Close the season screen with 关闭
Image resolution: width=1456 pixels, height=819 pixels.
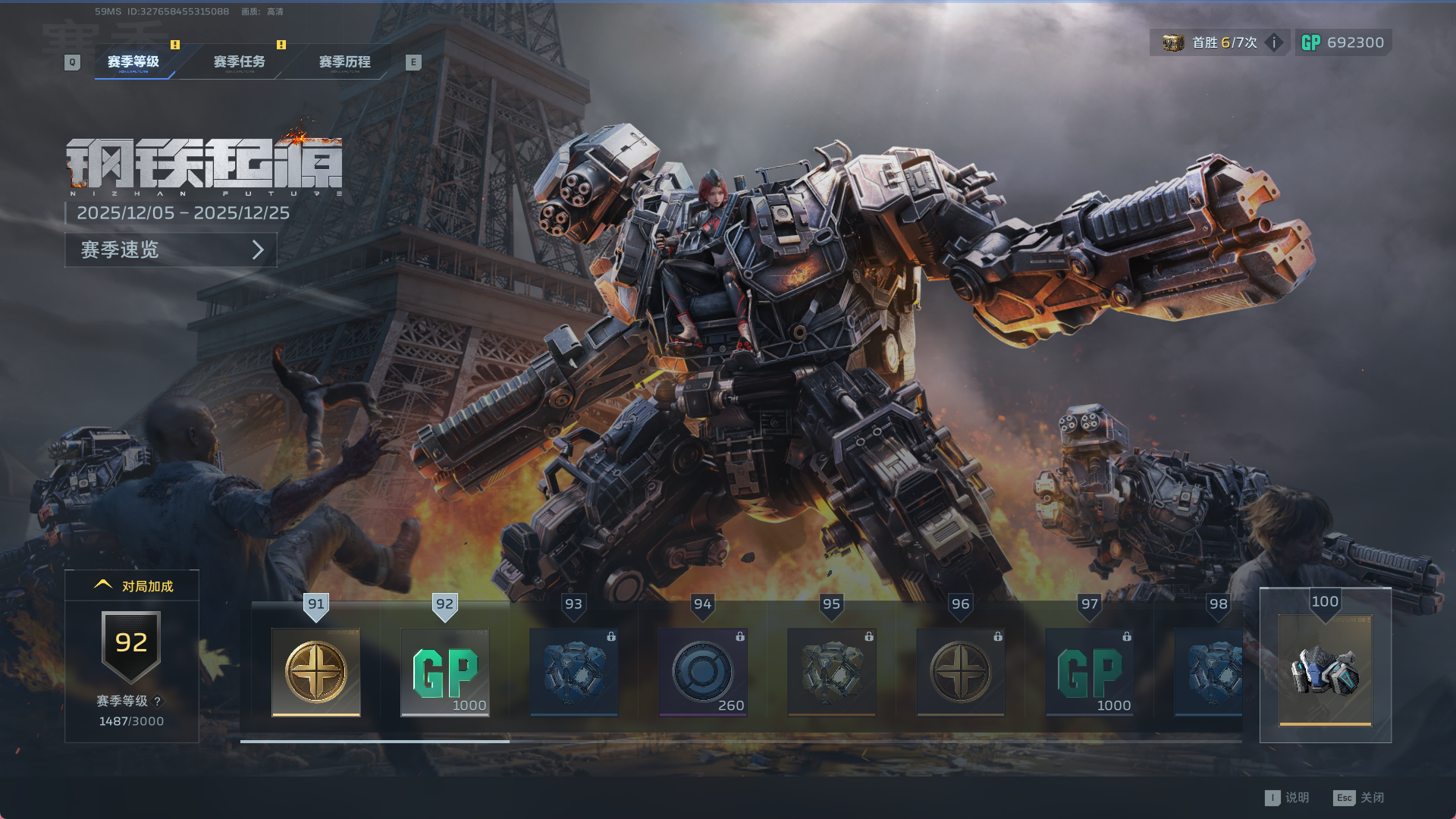[1360, 798]
